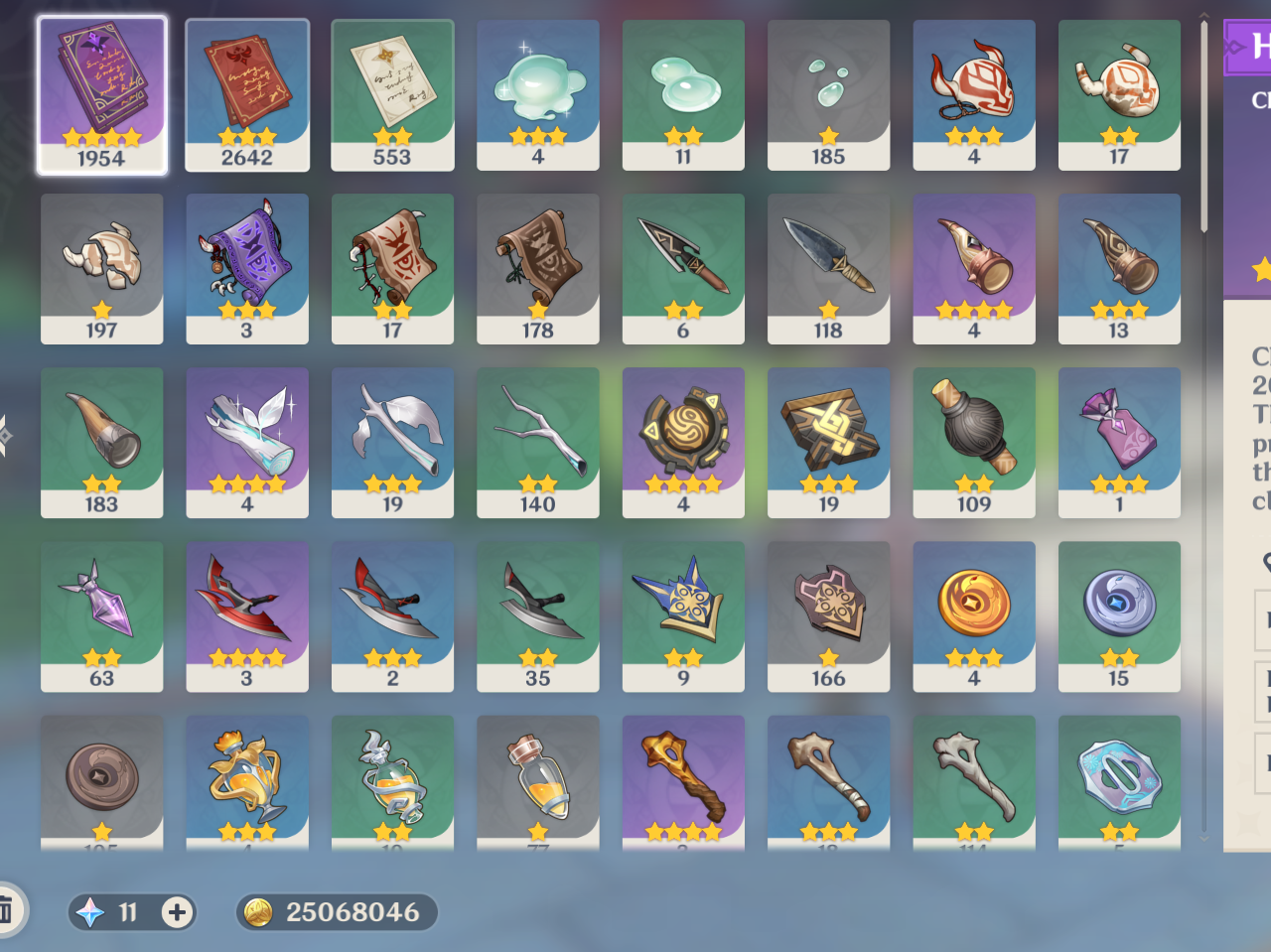Open the trash can delete mode
This screenshot has width=1271, height=952.
click(x=6, y=909)
